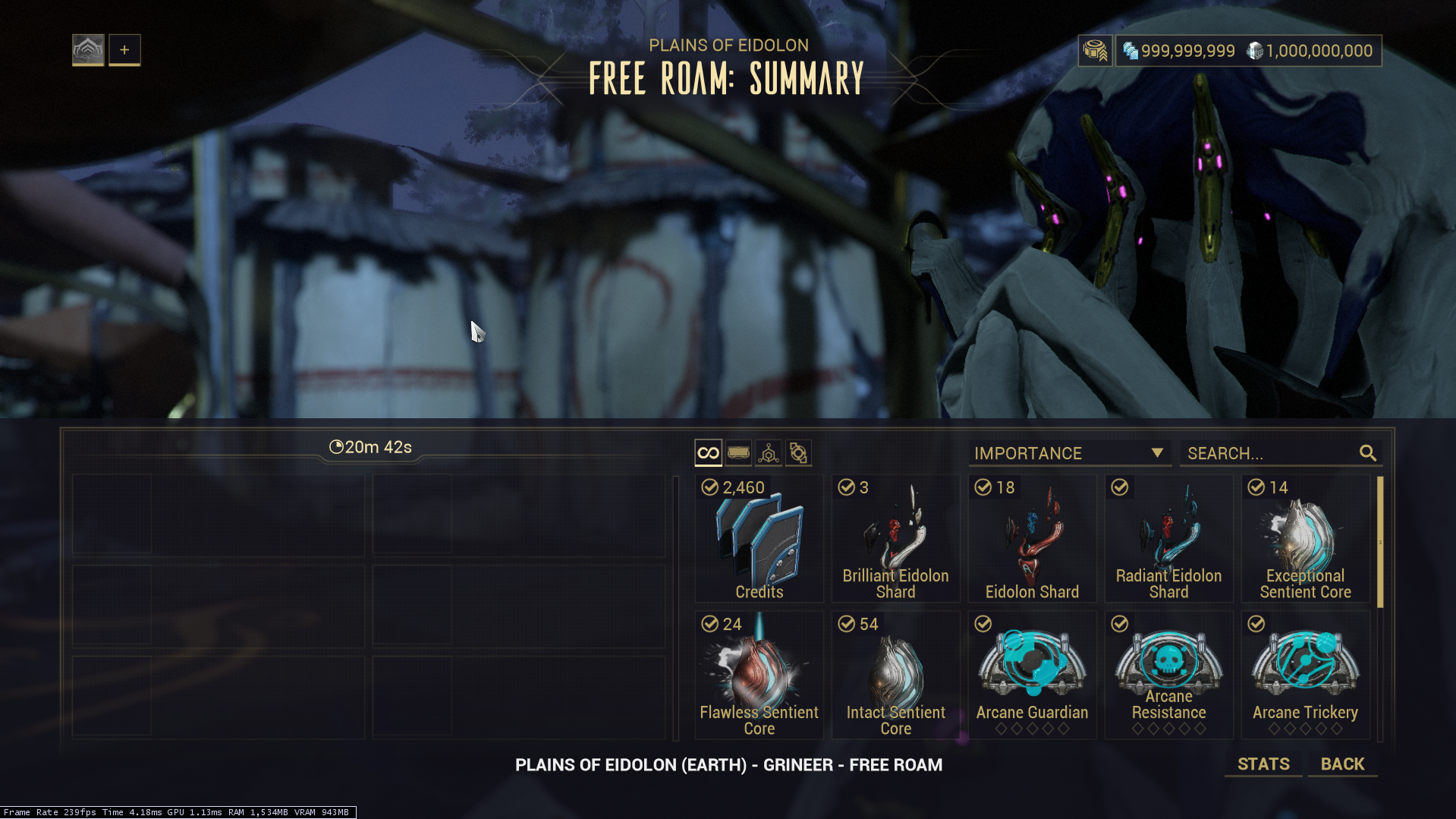Viewport: 1456px width, 819px height.
Task: Choose the Flawless Sentient Core tile
Action: point(759,676)
